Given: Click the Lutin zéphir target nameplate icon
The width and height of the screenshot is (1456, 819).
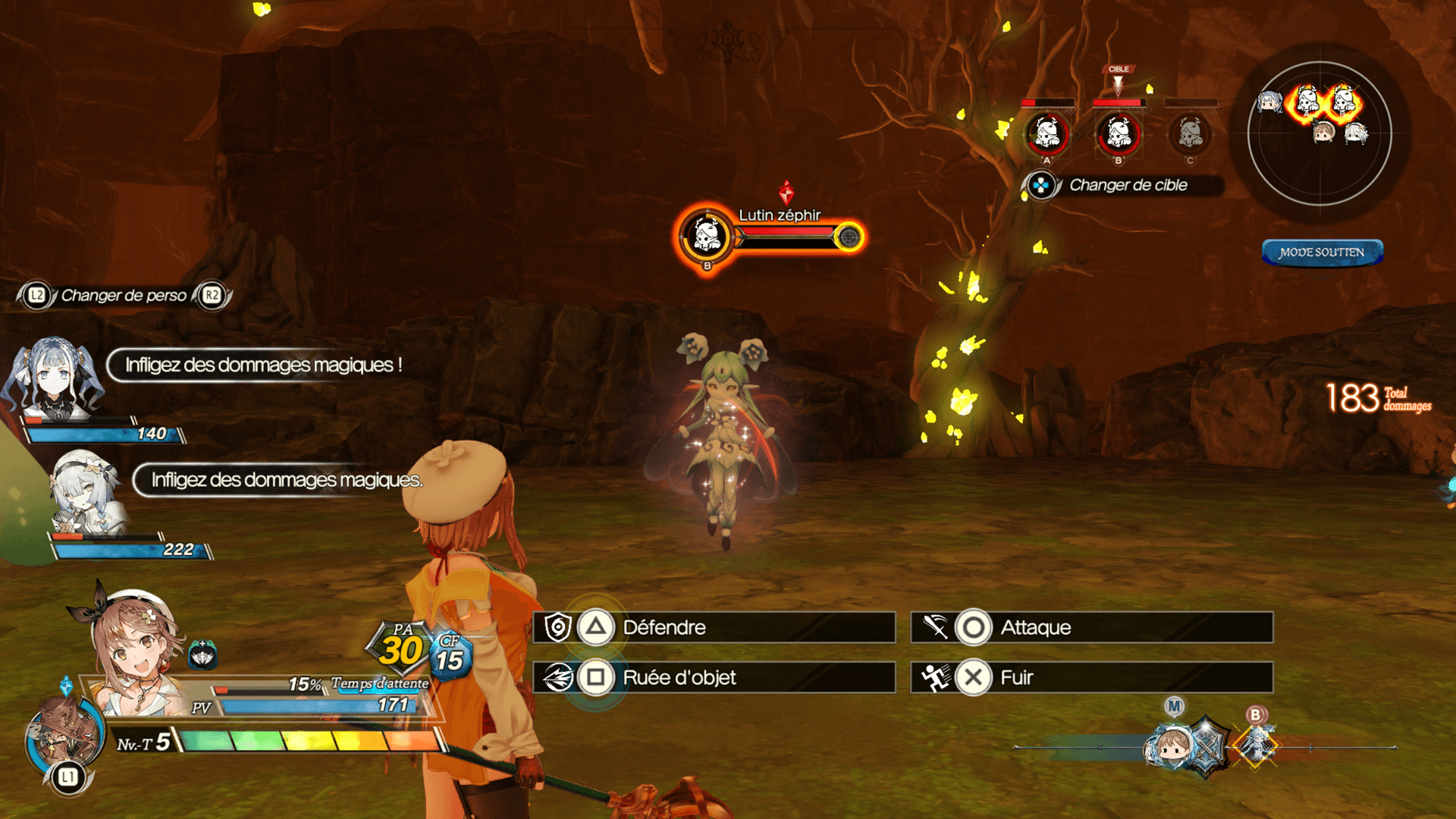Looking at the screenshot, I should tap(707, 235).
